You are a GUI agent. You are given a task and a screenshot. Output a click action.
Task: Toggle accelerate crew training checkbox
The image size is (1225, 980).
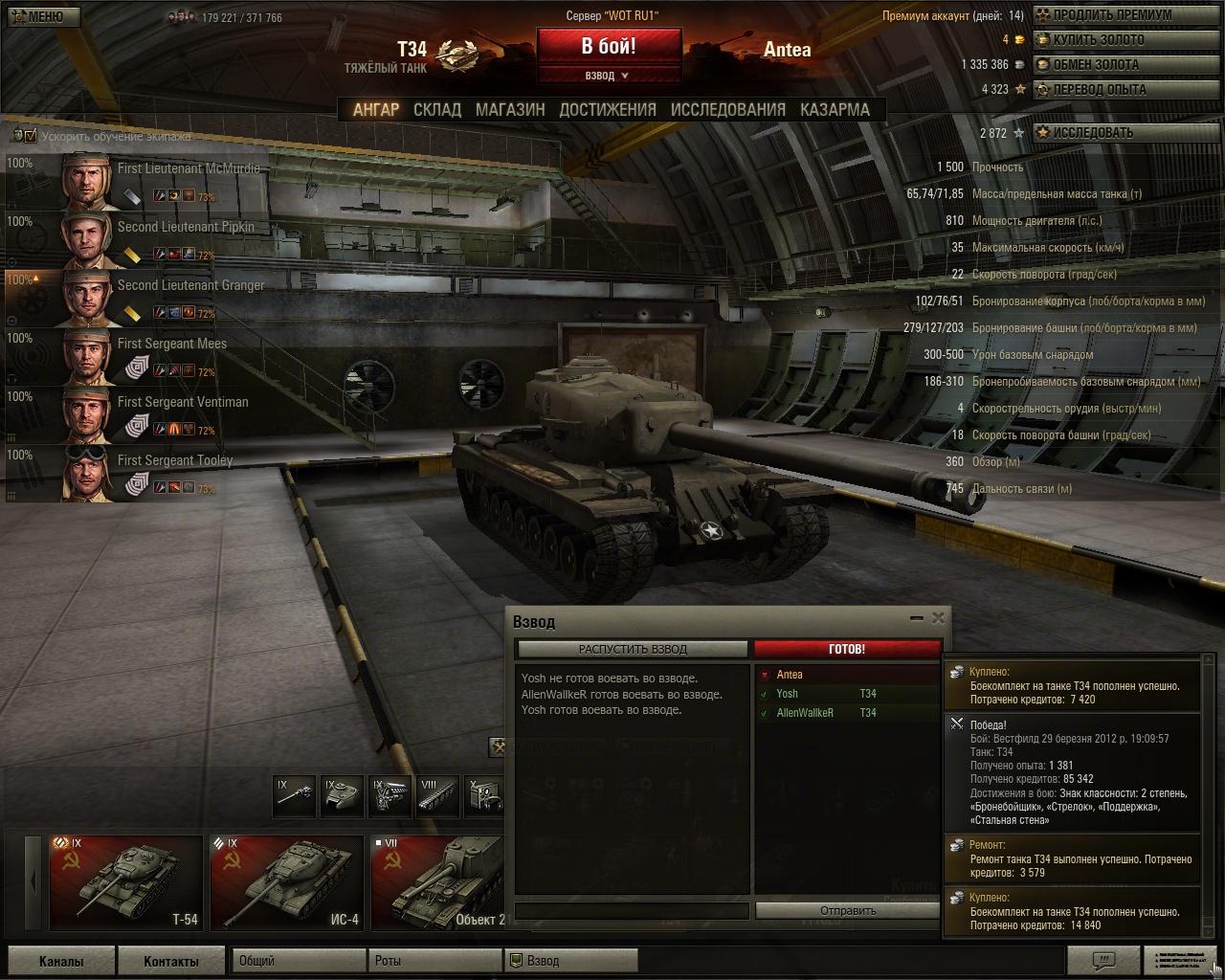(31, 136)
